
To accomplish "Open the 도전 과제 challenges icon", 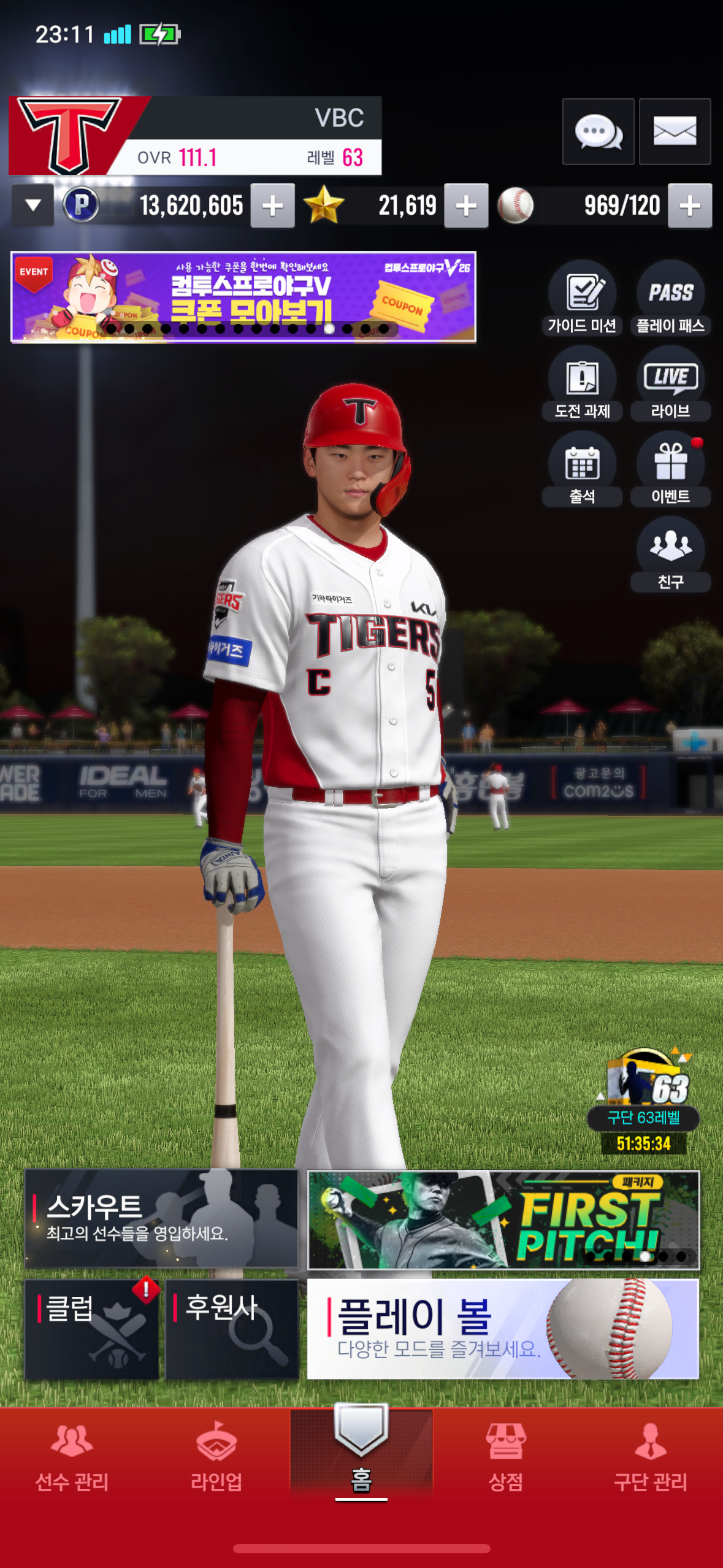I will 582,383.
